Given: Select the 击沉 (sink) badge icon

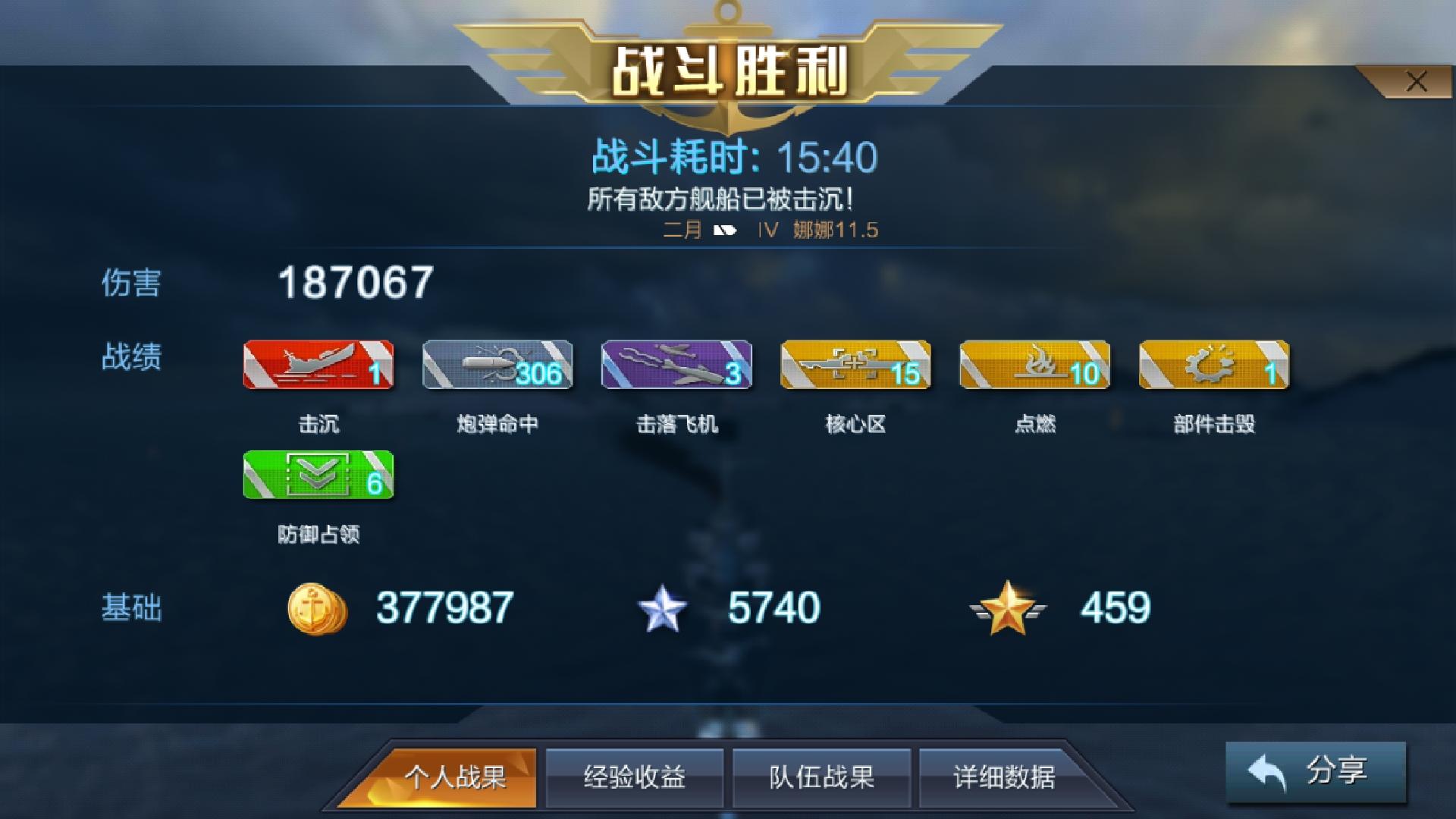Looking at the screenshot, I should click(x=318, y=365).
